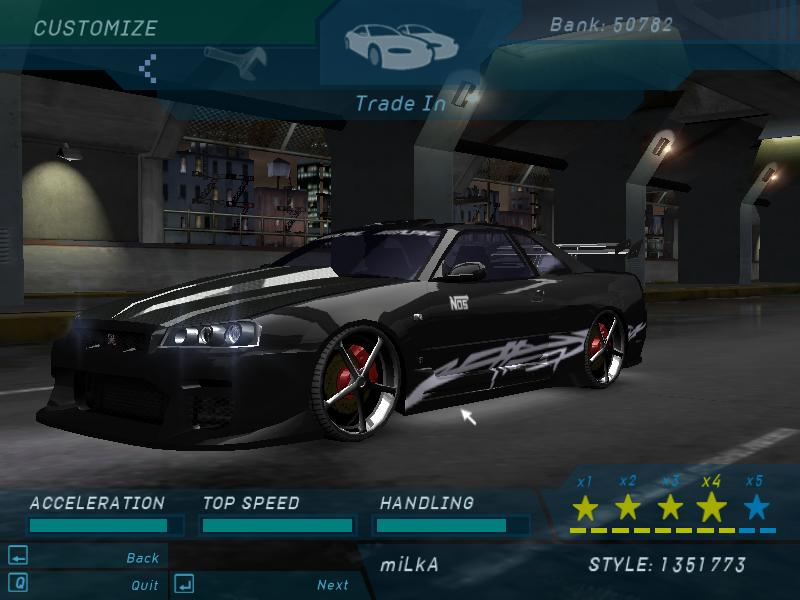Quit the customize menu
The width and height of the screenshot is (800, 600).
coord(145,585)
